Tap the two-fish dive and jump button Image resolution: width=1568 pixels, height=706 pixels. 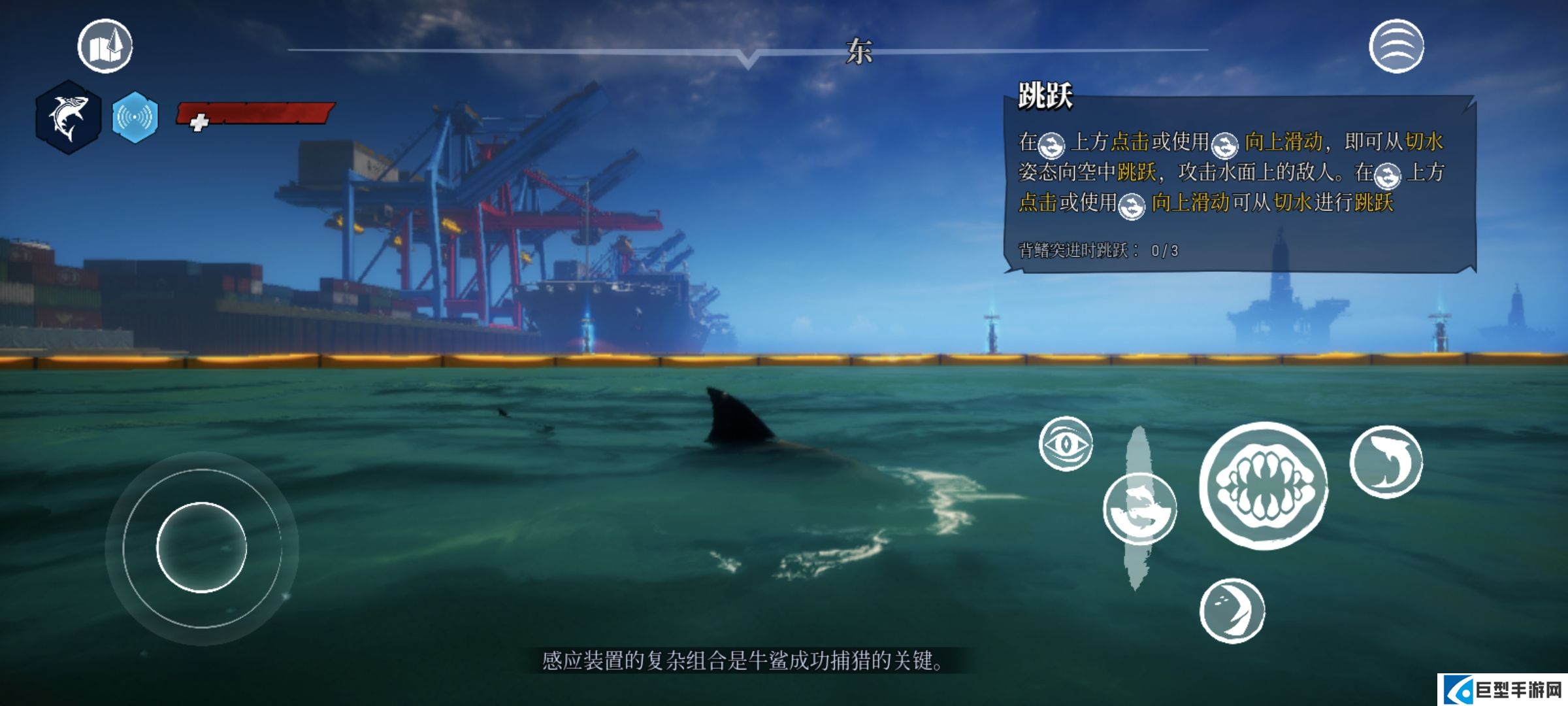click(x=1140, y=509)
